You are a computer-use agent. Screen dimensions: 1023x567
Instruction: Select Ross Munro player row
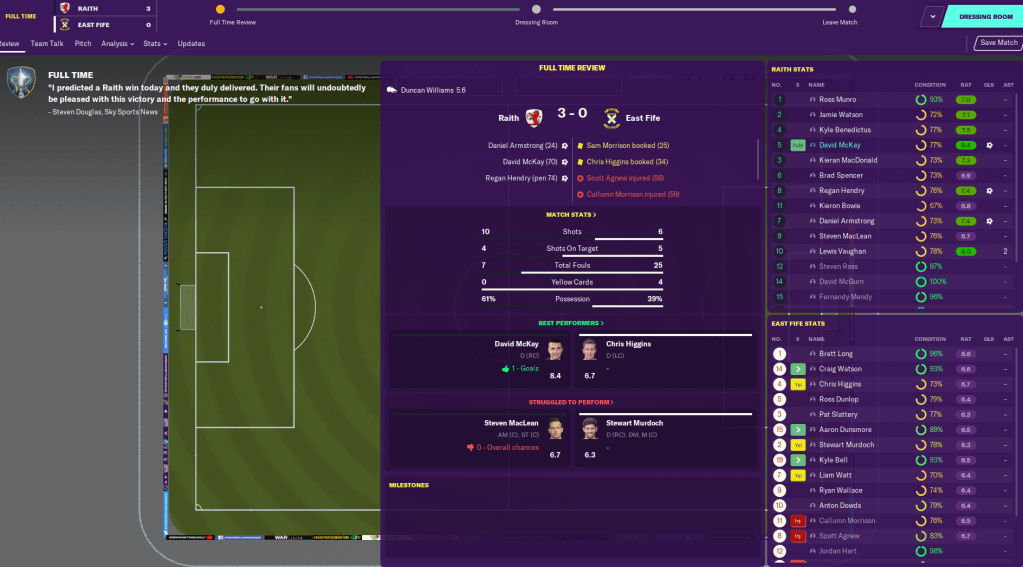838,100
